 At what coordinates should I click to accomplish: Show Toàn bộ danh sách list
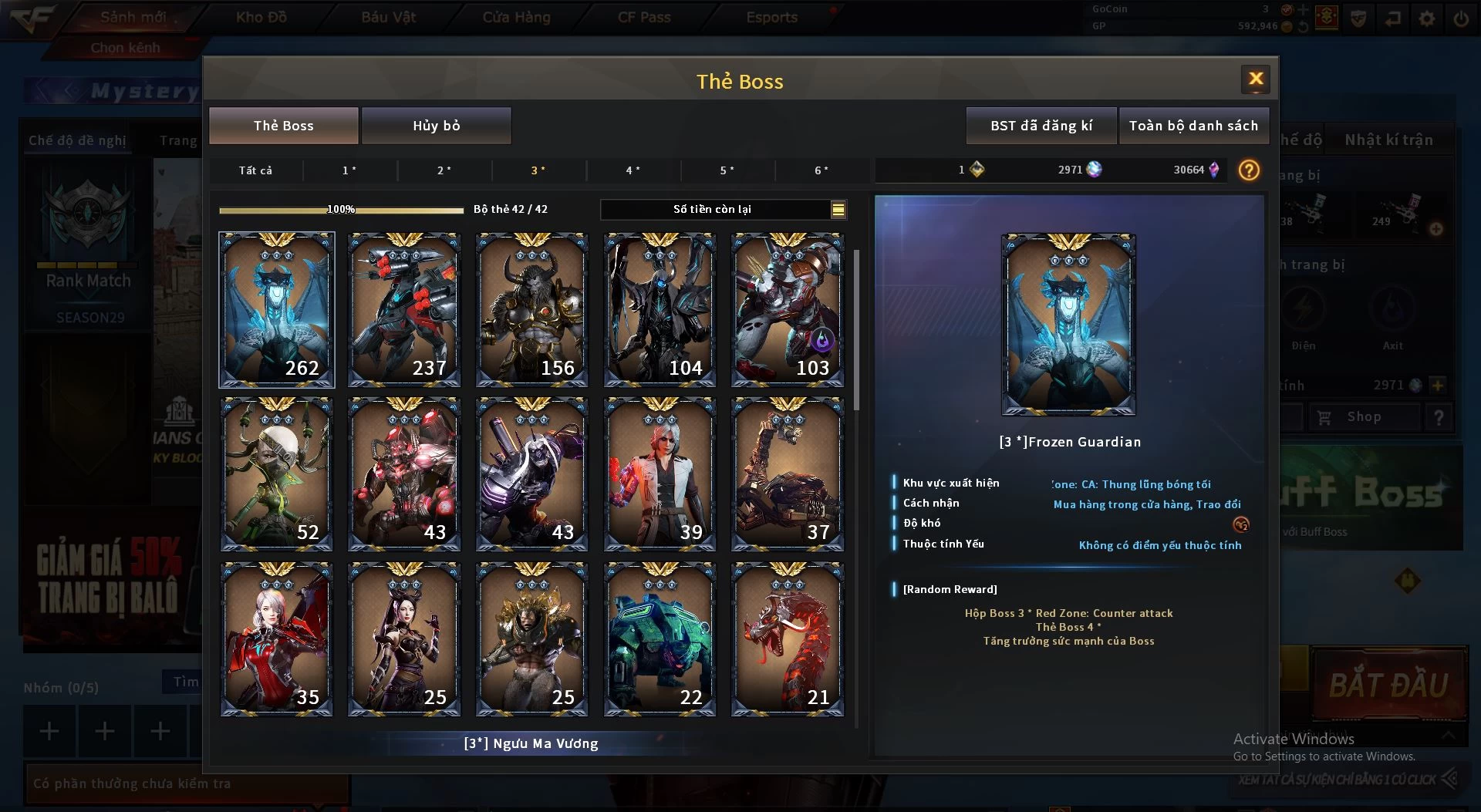click(1193, 126)
